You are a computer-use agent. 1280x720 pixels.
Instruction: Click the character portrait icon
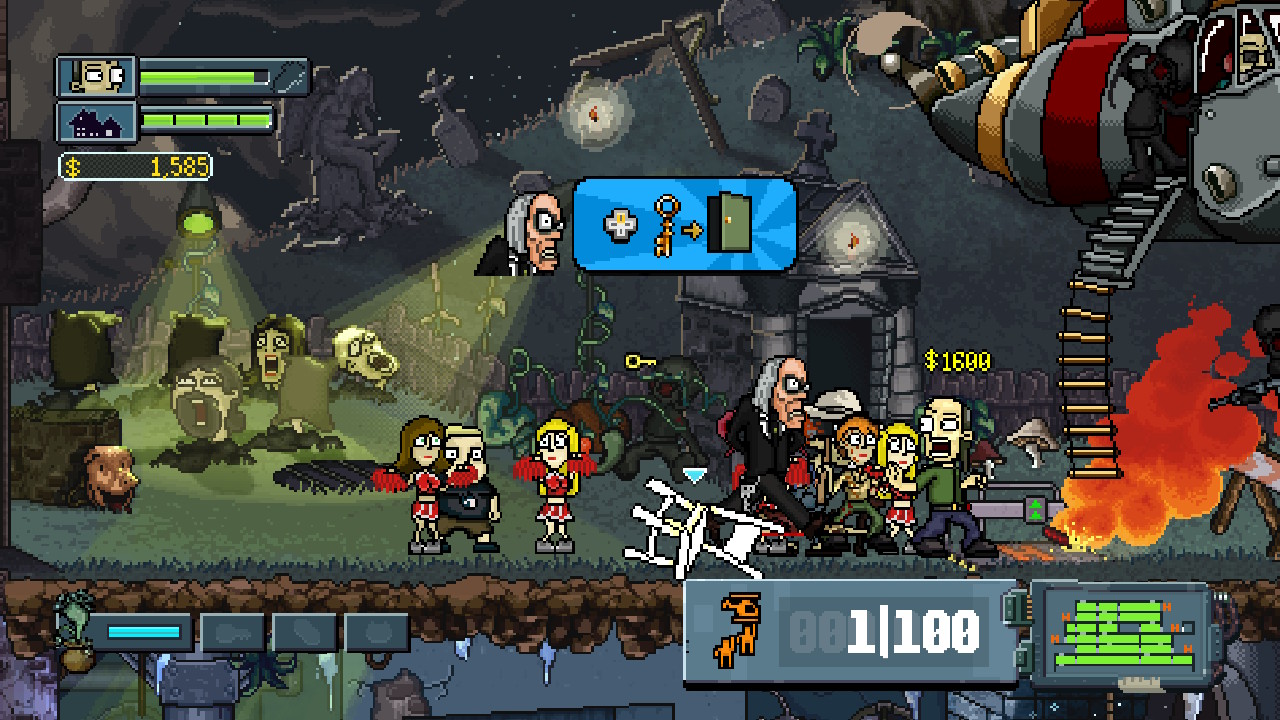97,75
